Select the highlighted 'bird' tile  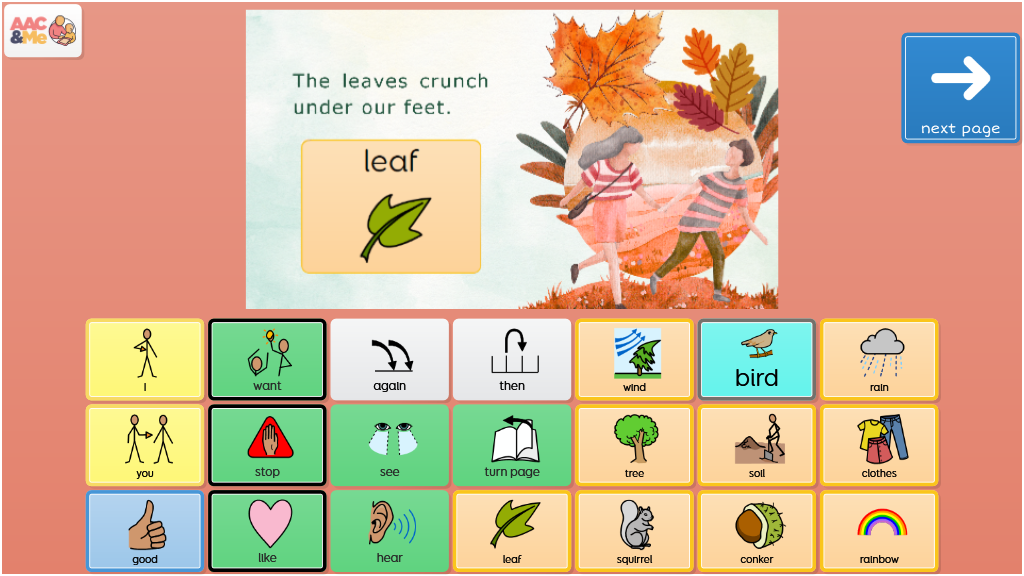(757, 360)
